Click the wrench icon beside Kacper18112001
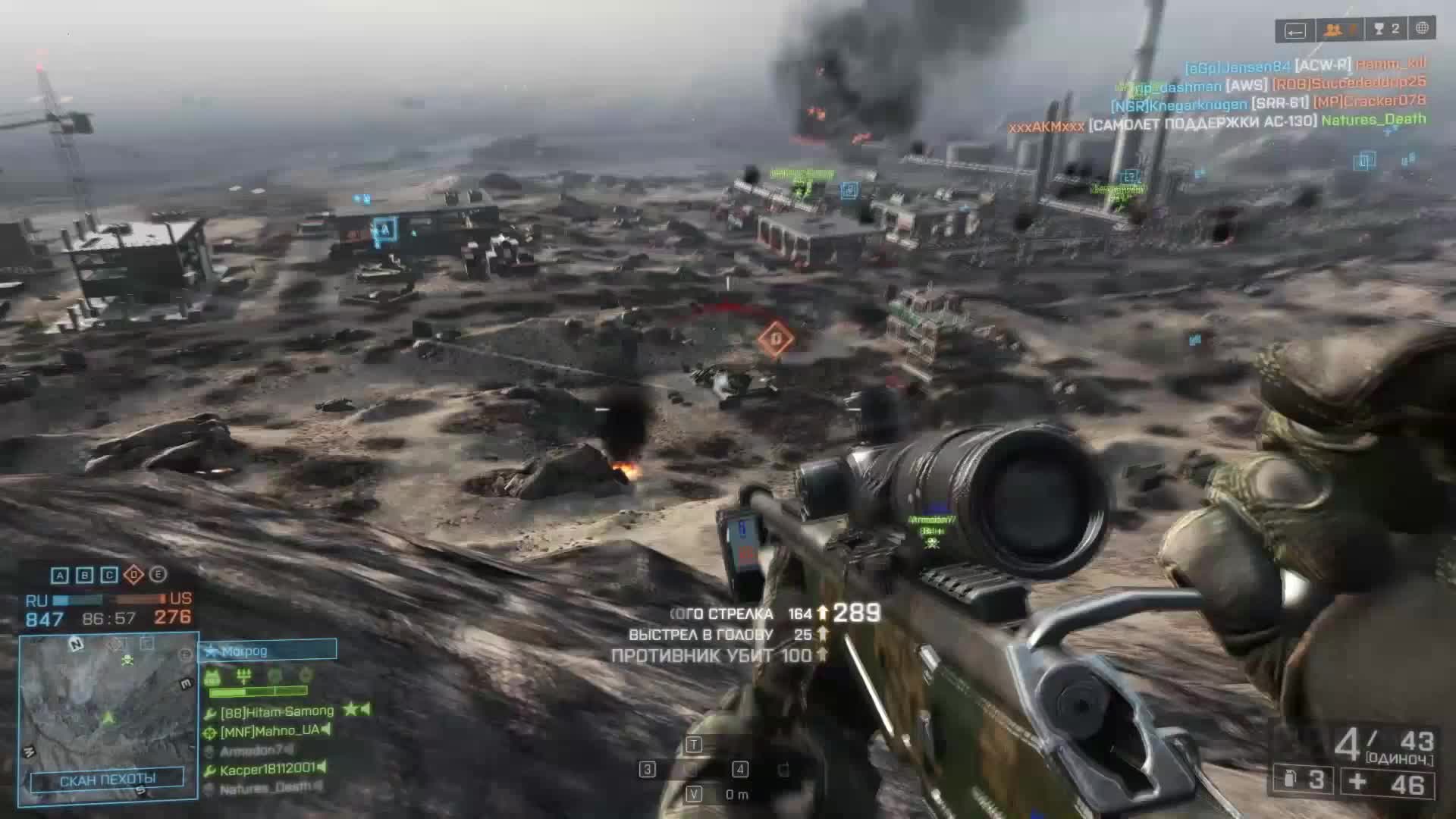Screen dimensions: 1456x819 (211, 769)
